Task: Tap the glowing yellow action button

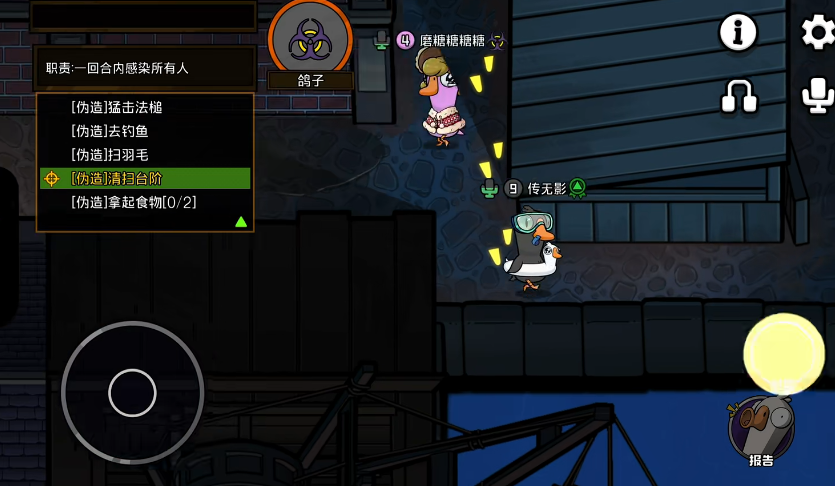Action: (x=784, y=353)
